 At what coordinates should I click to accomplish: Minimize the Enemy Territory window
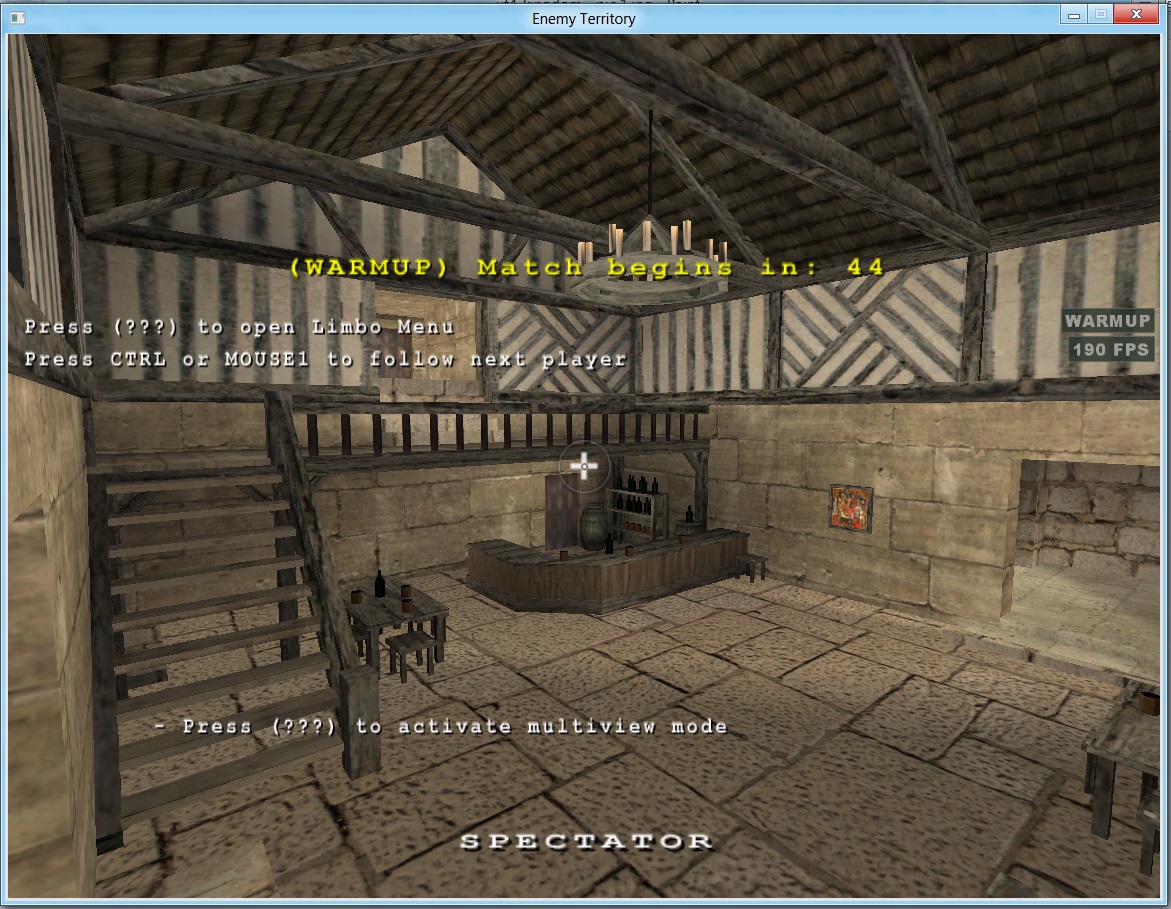1075,15
